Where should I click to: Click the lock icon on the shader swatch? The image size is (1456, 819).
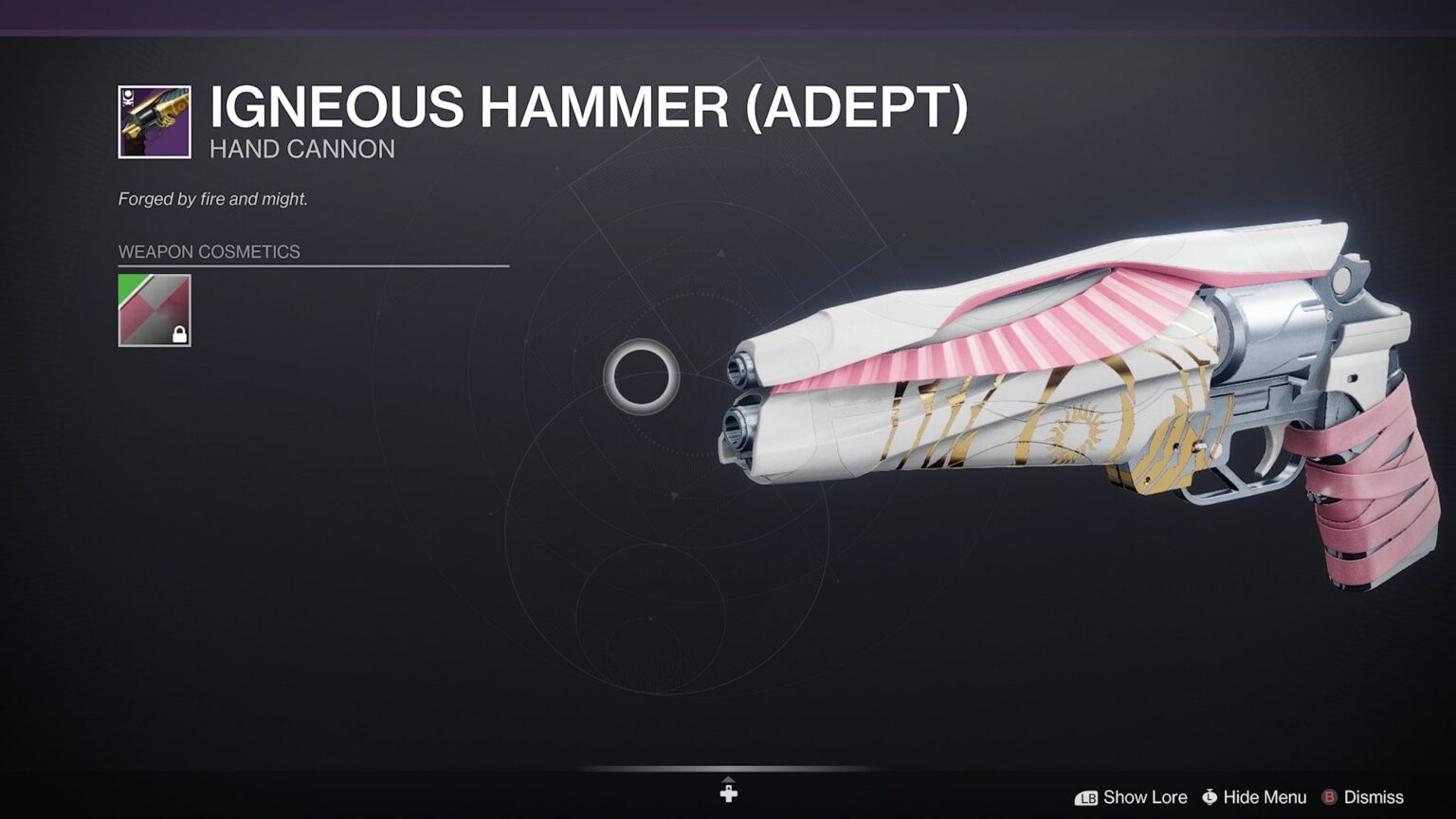point(178,334)
